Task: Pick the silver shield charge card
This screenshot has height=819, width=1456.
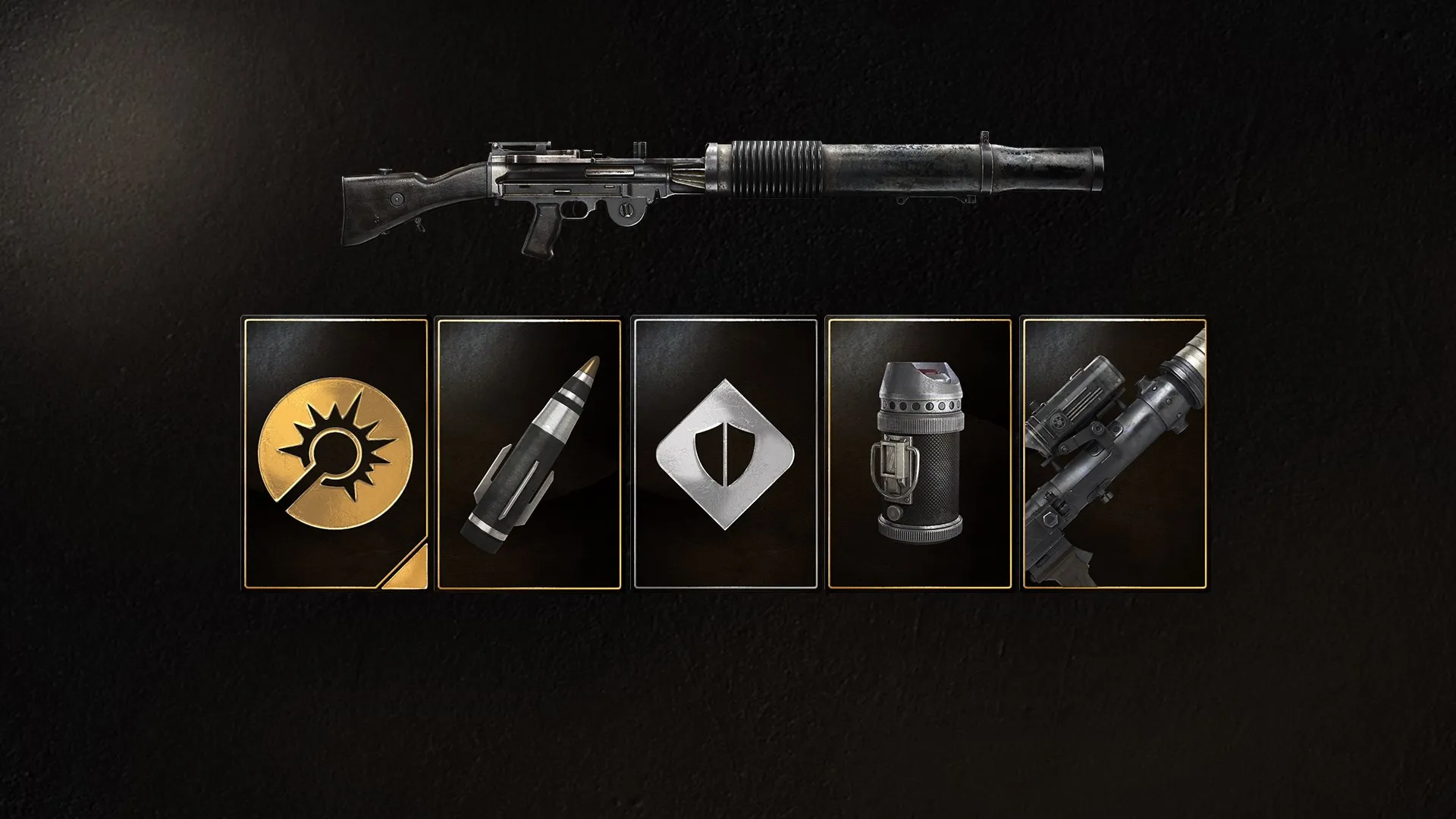Action: pos(725,453)
